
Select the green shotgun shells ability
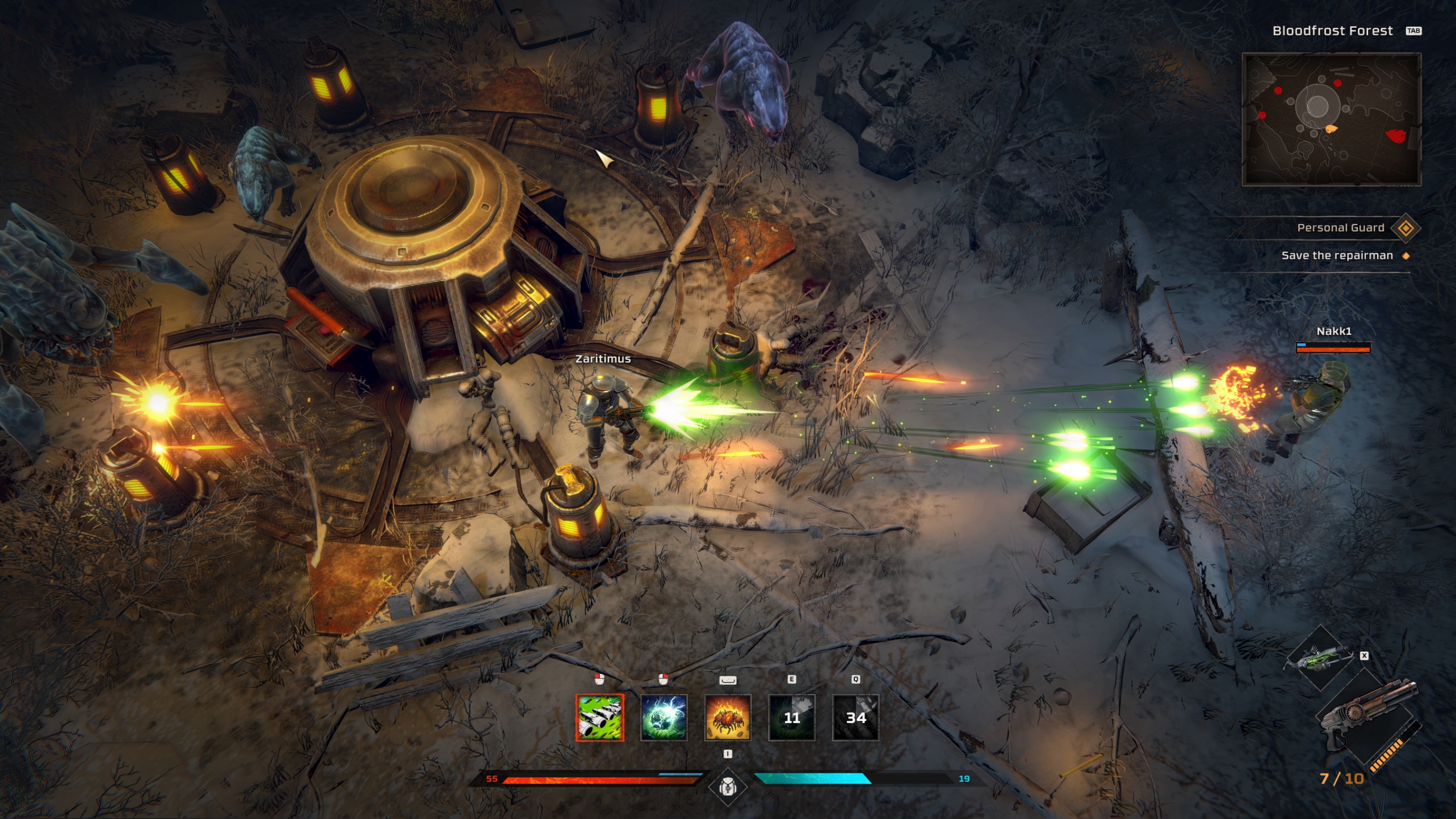click(x=600, y=717)
